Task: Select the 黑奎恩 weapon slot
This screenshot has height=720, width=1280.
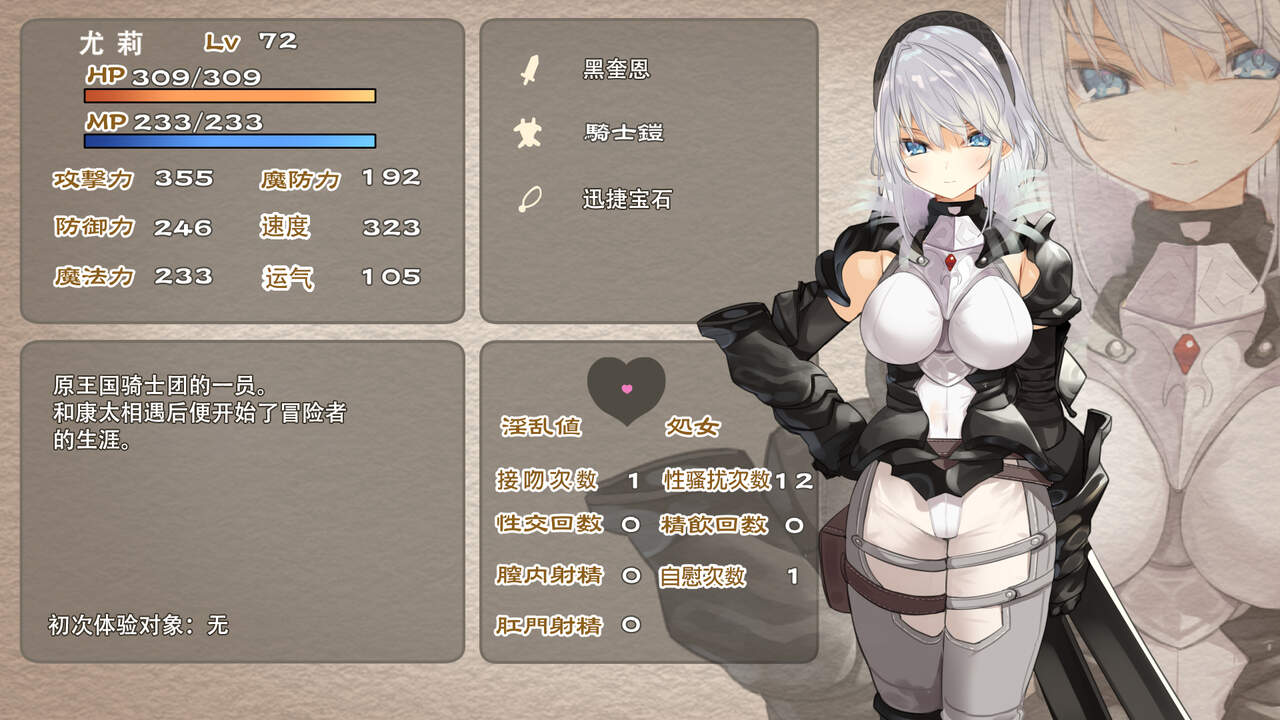Action: 616,69
